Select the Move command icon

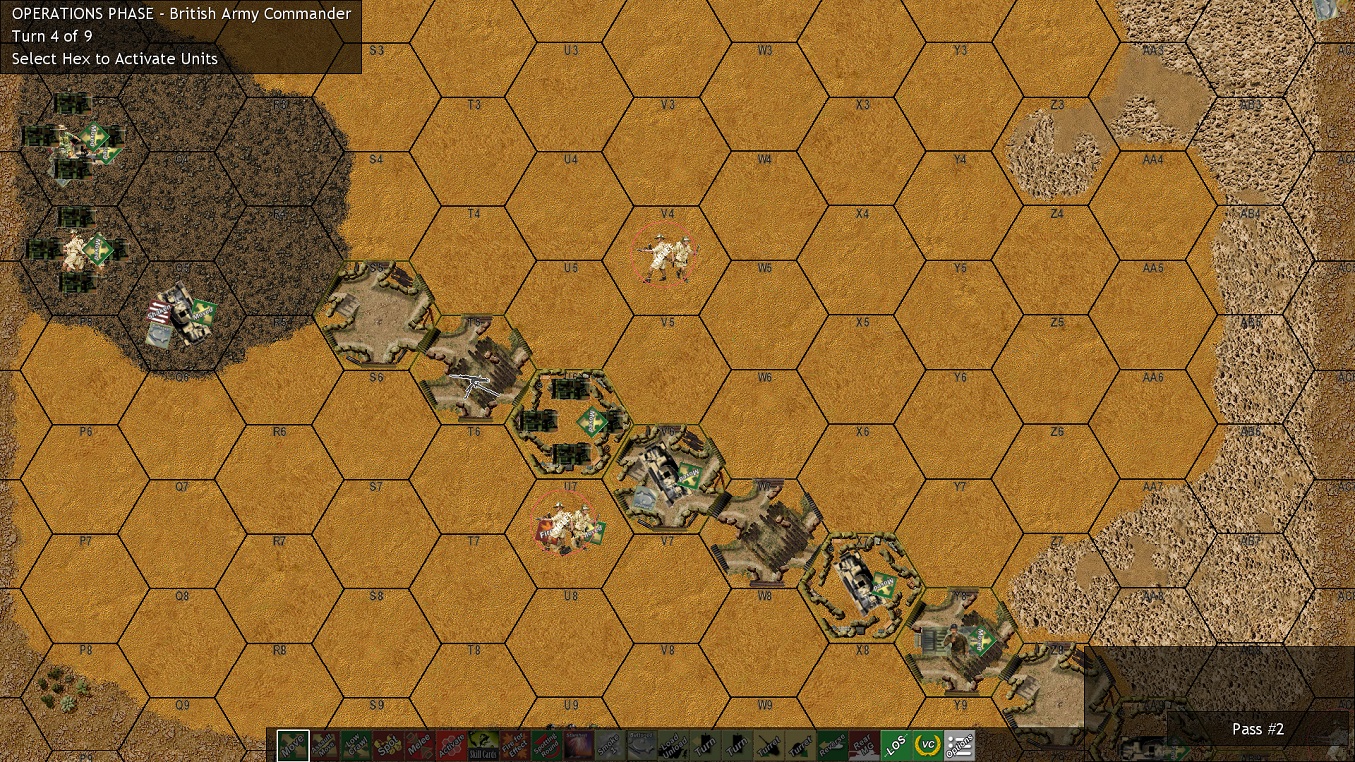coord(291,744)
